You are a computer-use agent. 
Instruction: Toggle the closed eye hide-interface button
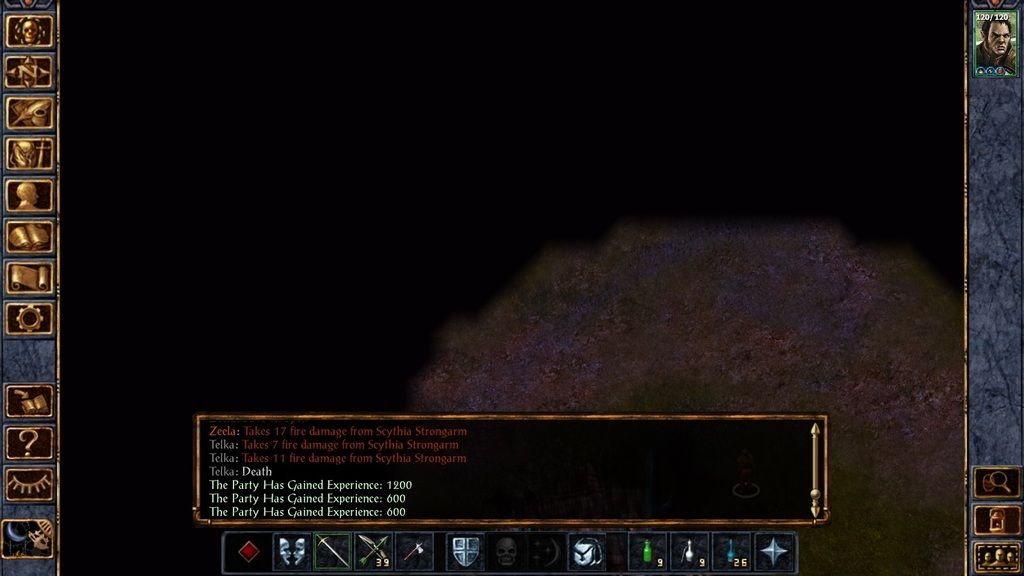(29, 484)
